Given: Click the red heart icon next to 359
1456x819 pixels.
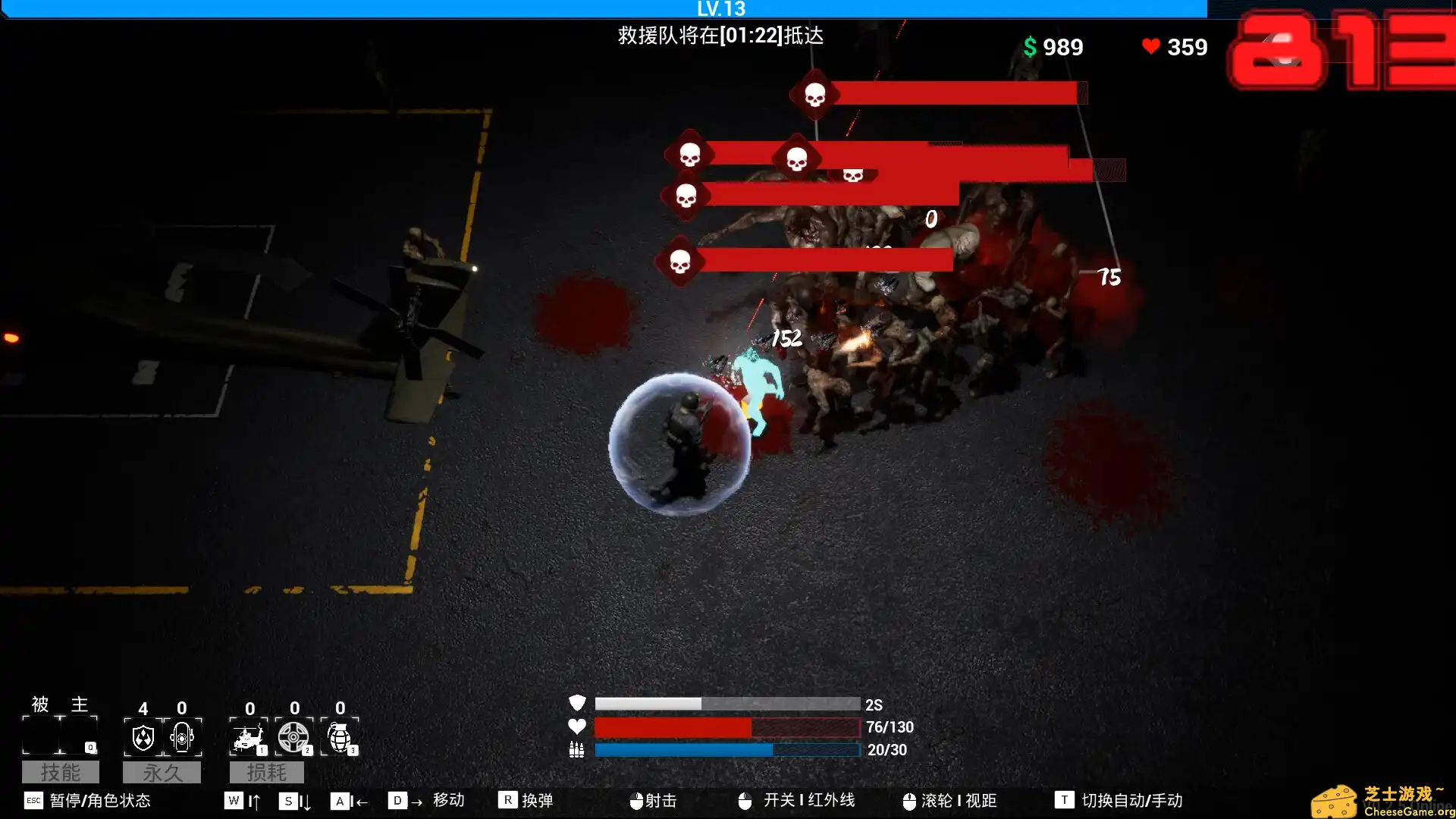Looking at the screenshot, I should (1151, 46).
